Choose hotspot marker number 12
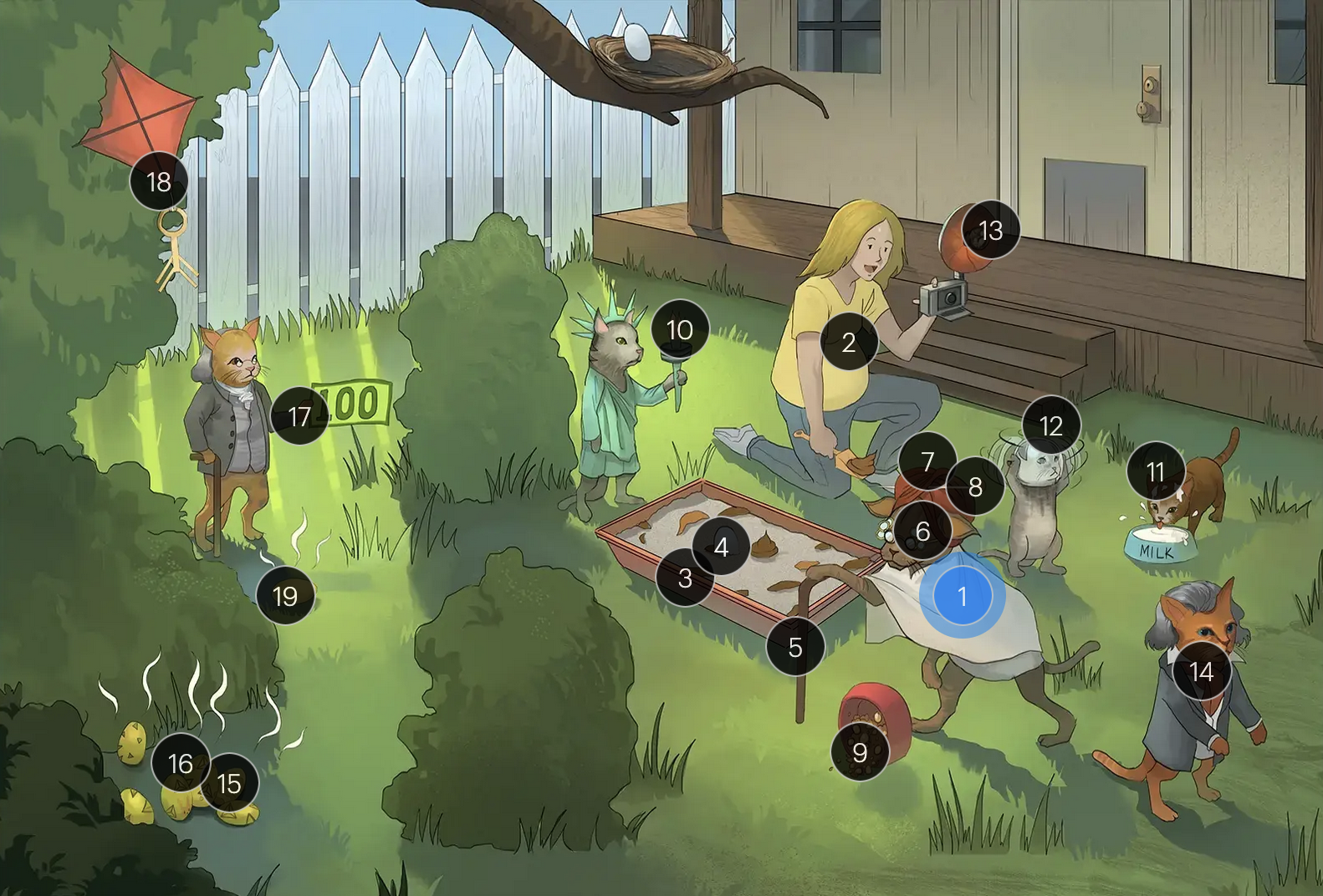Viewport: 1323px width, 896px height. click(x=1051, y=425)
